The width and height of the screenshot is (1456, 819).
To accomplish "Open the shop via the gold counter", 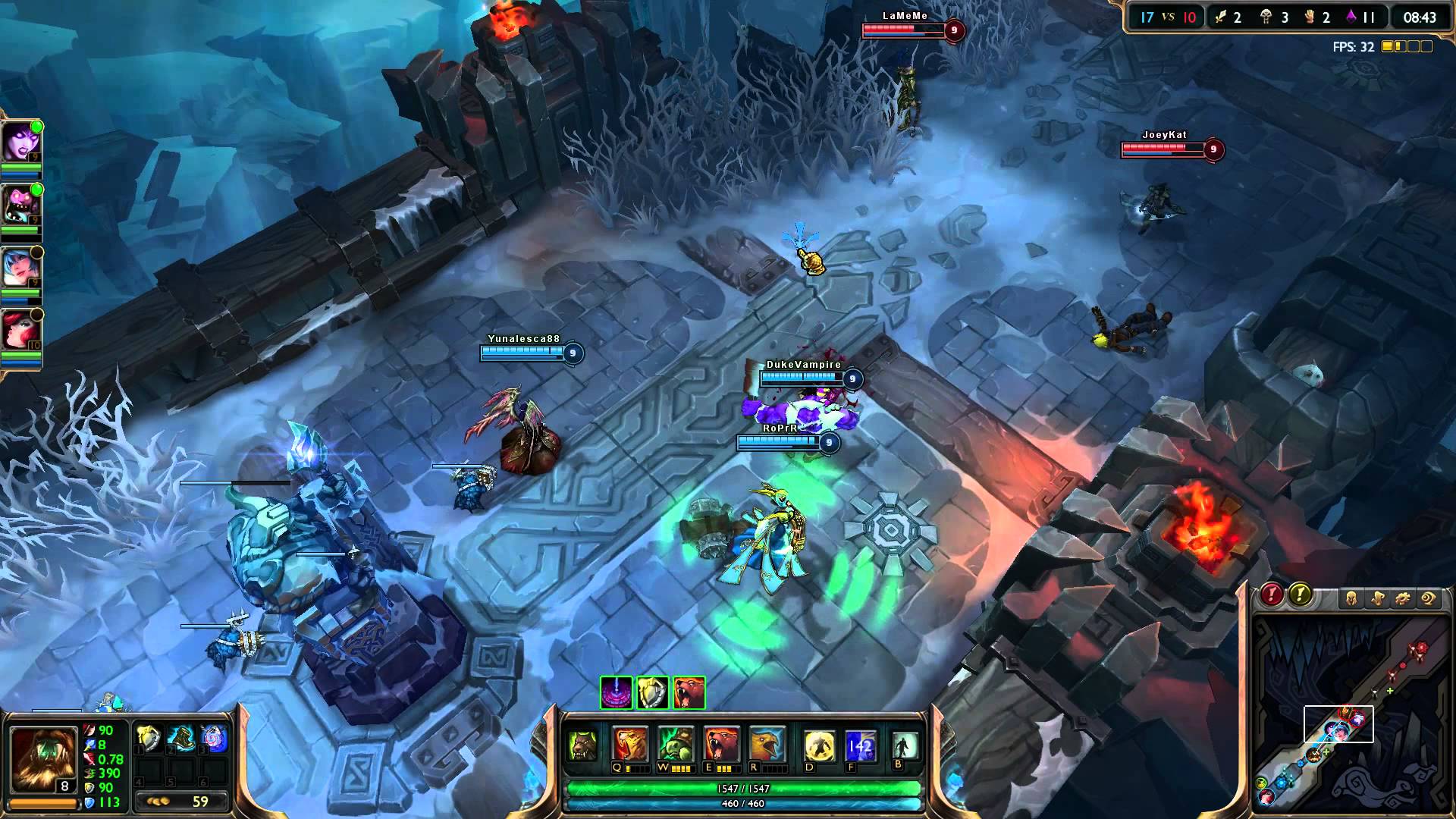I will tap(182, 801).
